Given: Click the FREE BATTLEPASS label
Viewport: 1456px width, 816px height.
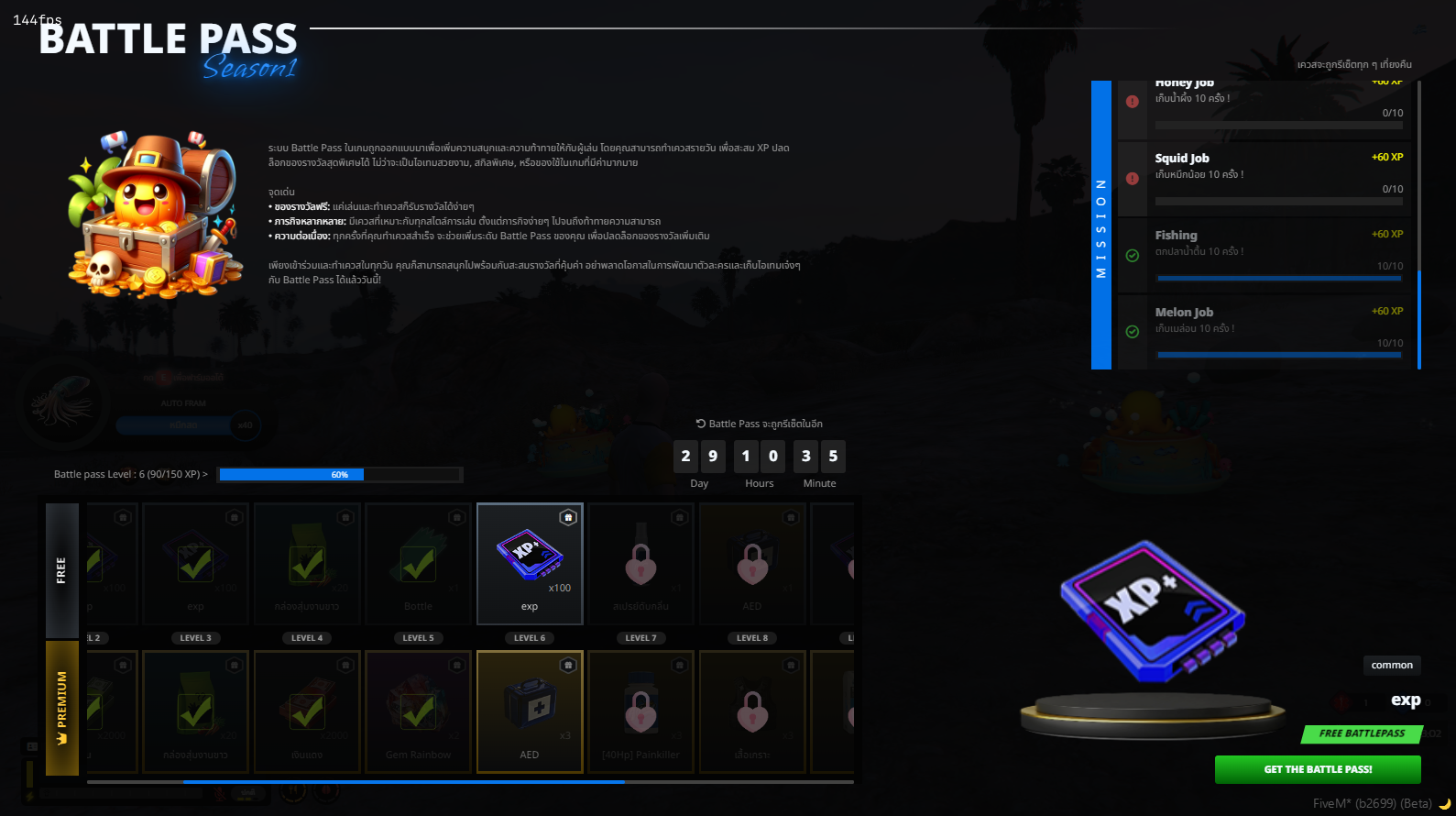Looking at the screenshot, I should [1362, 734].
